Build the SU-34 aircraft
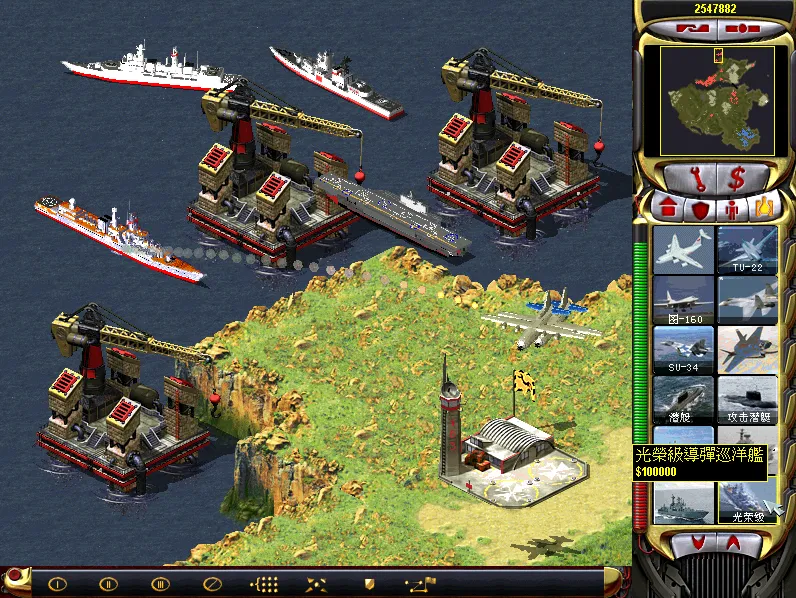Screen dimensions: 796x598 tap(683, 349)
